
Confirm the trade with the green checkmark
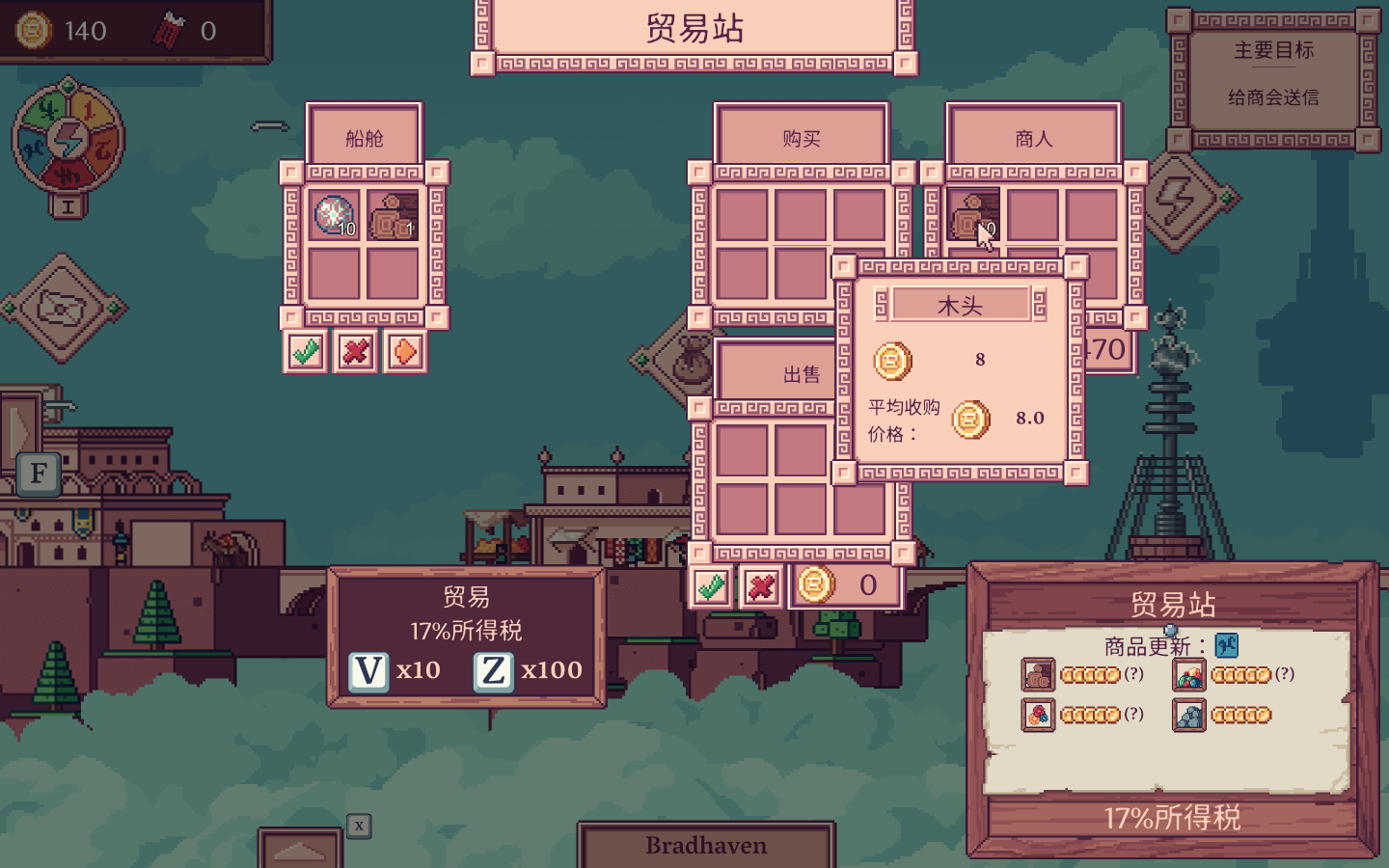[x=712, y=586]
